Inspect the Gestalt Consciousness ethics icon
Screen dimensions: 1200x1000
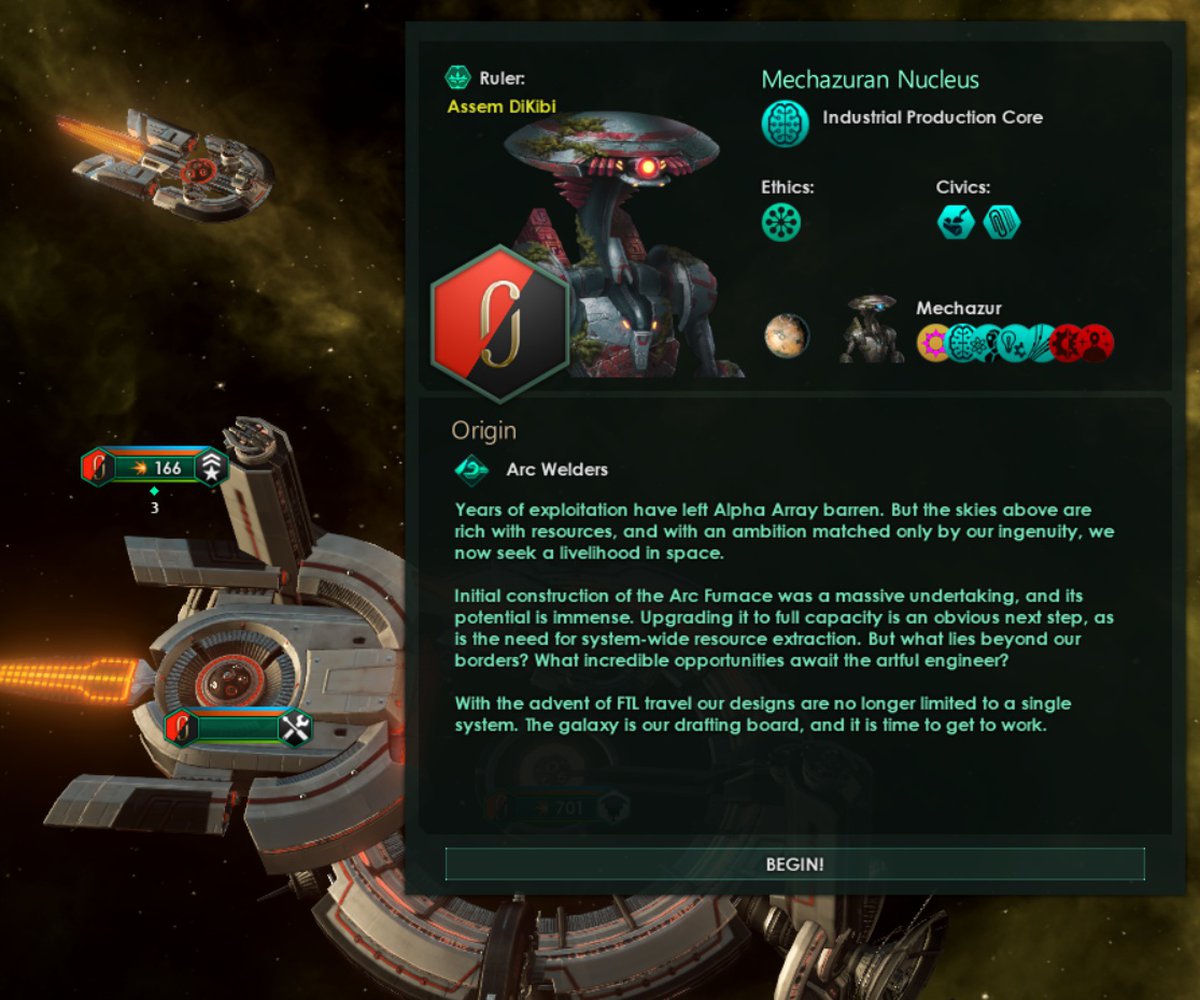pos(781,222)
